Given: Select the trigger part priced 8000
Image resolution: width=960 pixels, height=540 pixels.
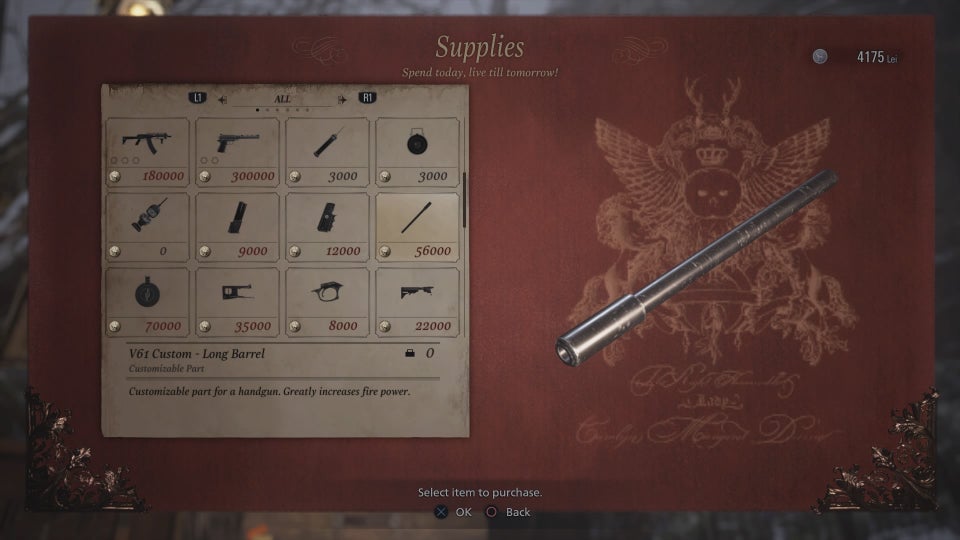Looking at the screenshot, I should point(327,301).
